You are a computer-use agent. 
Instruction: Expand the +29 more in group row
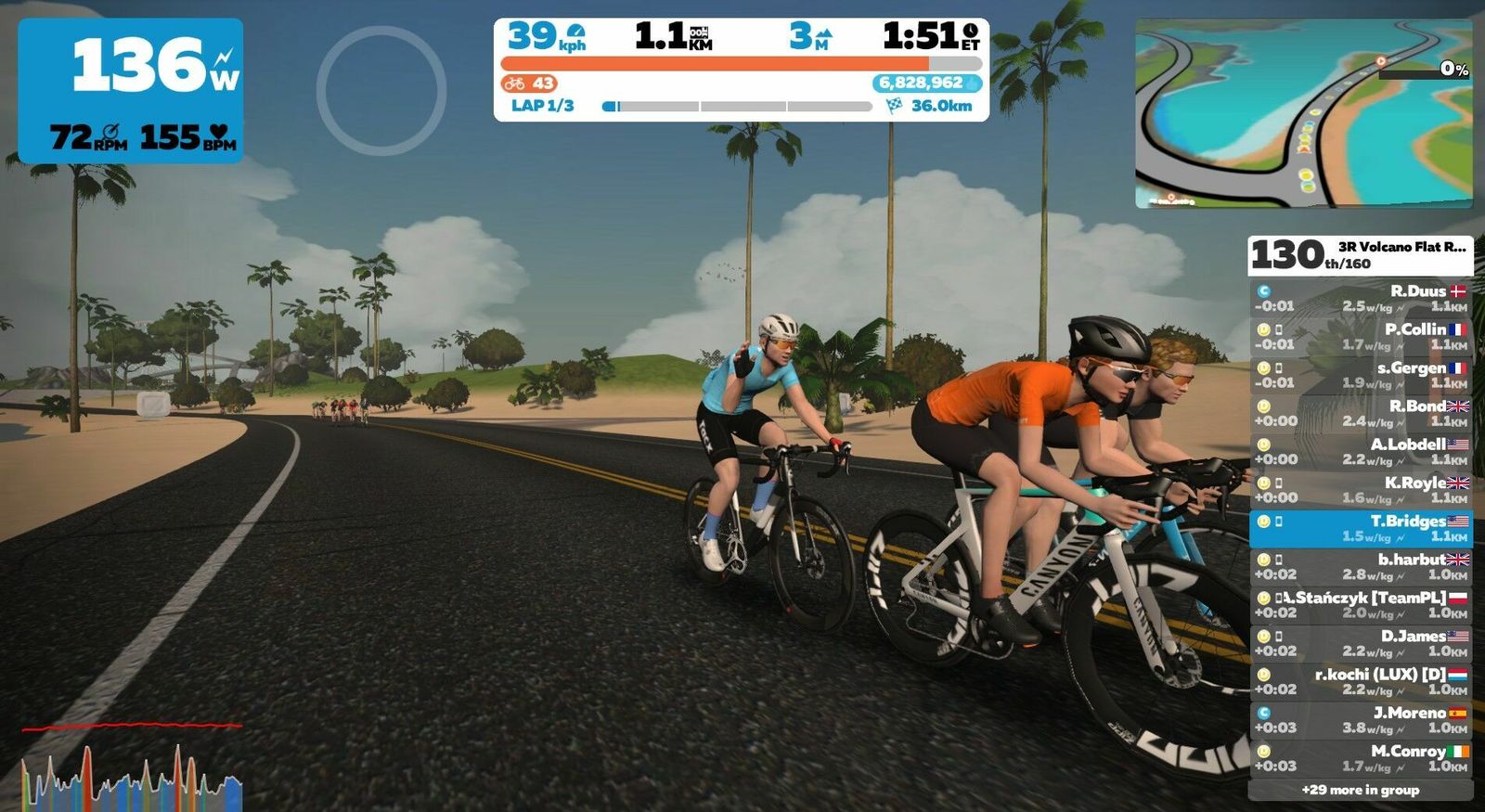coord(1361,790)
